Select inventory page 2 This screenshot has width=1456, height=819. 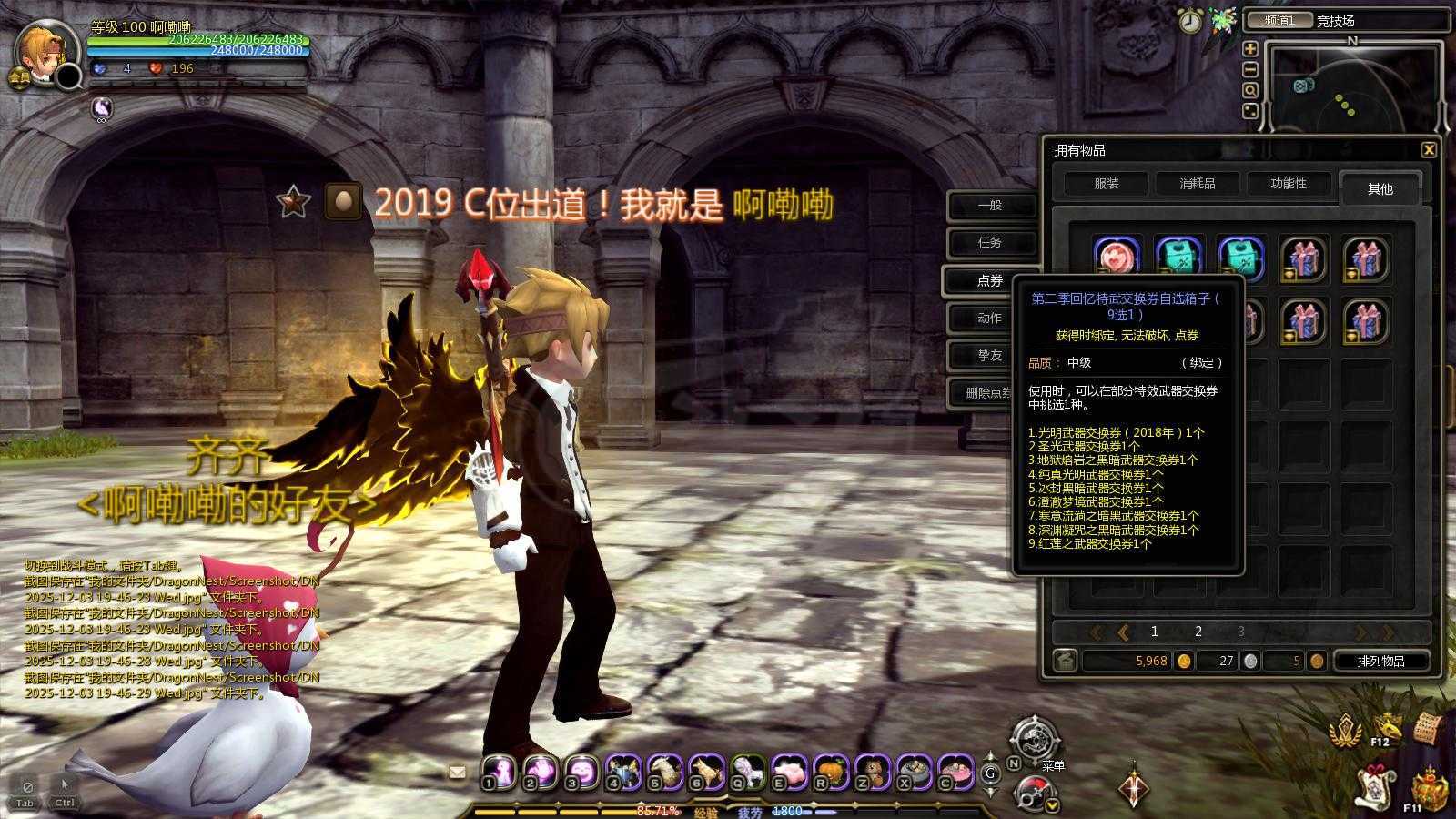click(x=1198, y=631)
